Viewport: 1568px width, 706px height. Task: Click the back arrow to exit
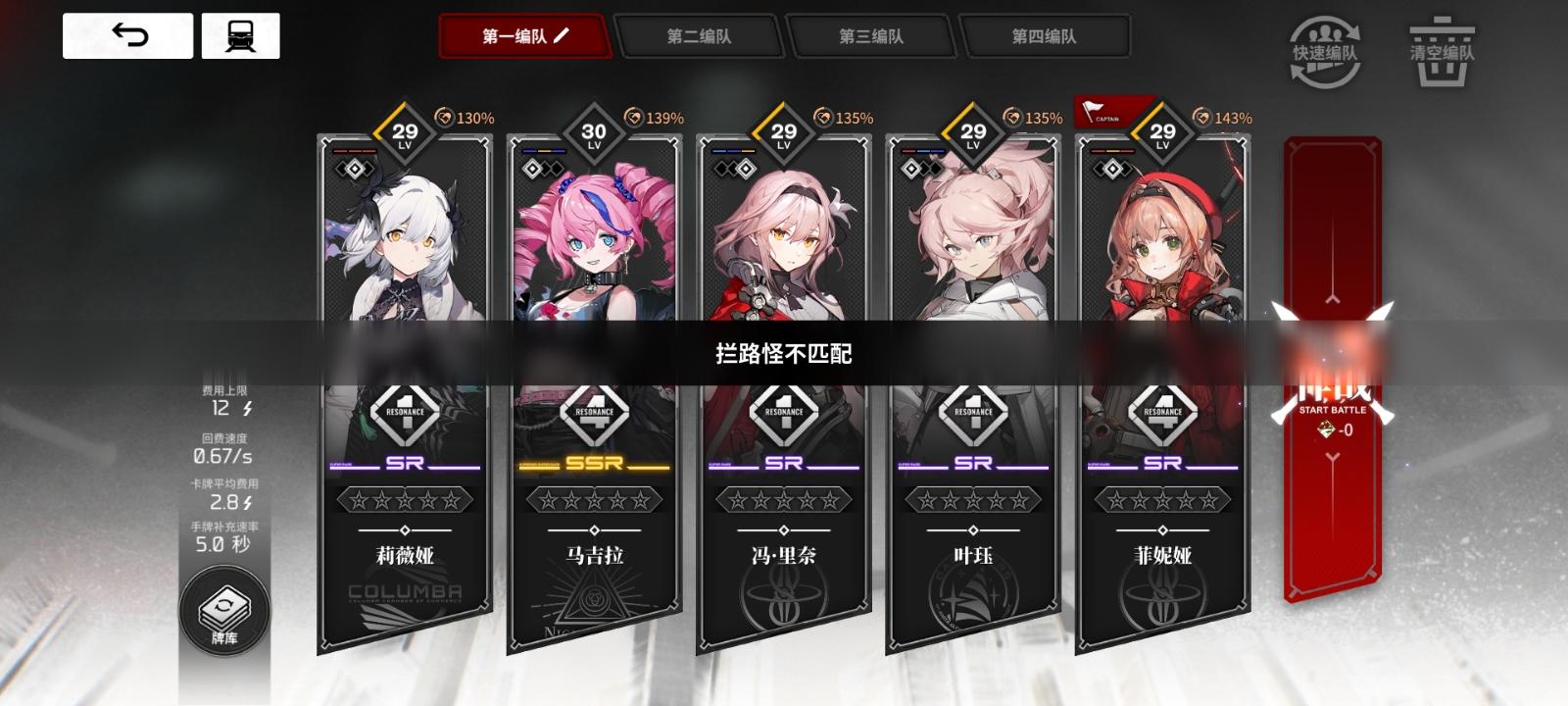128,35
